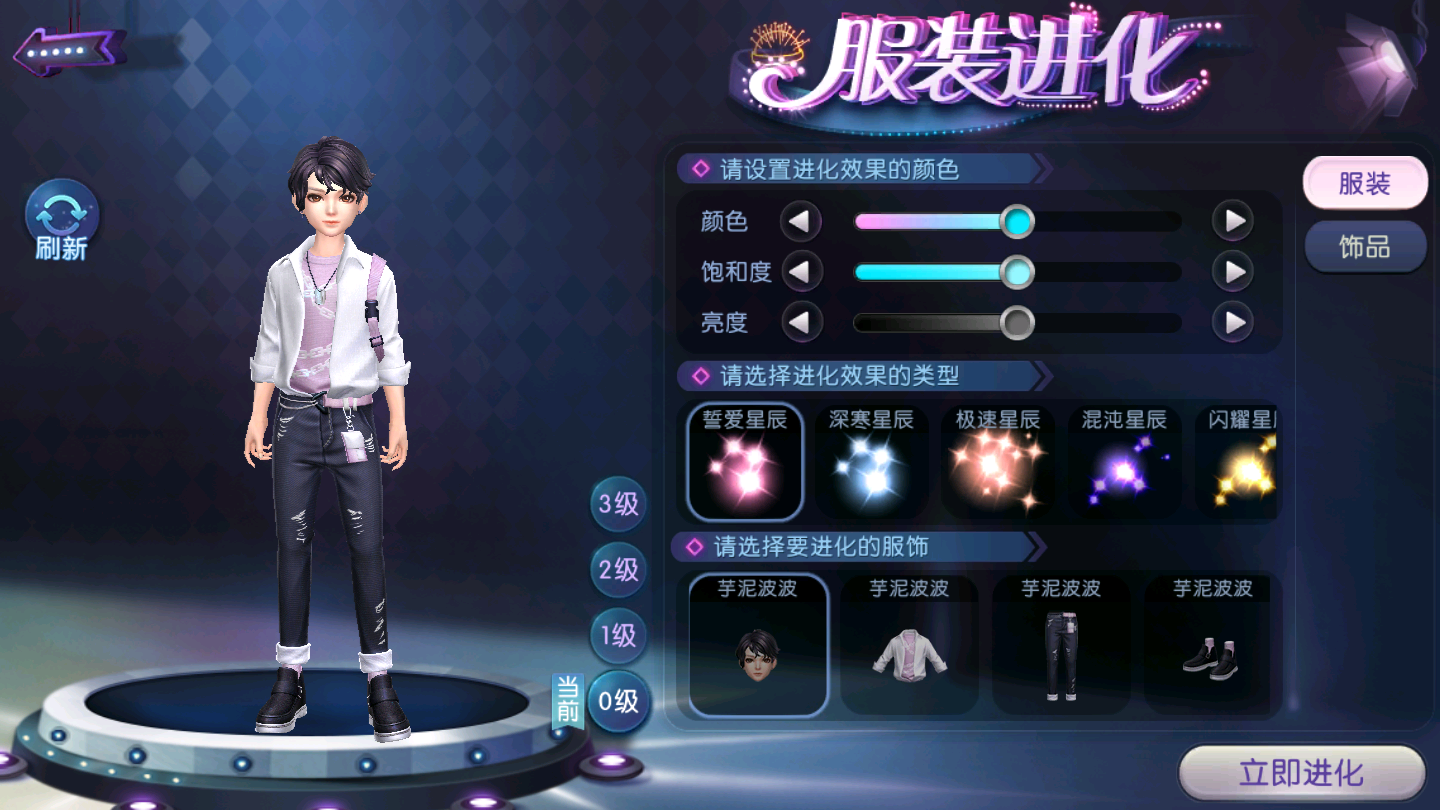Click the 颜色 slider handle
This screenshot has width=1440, height=810.
coord(1017,221)
